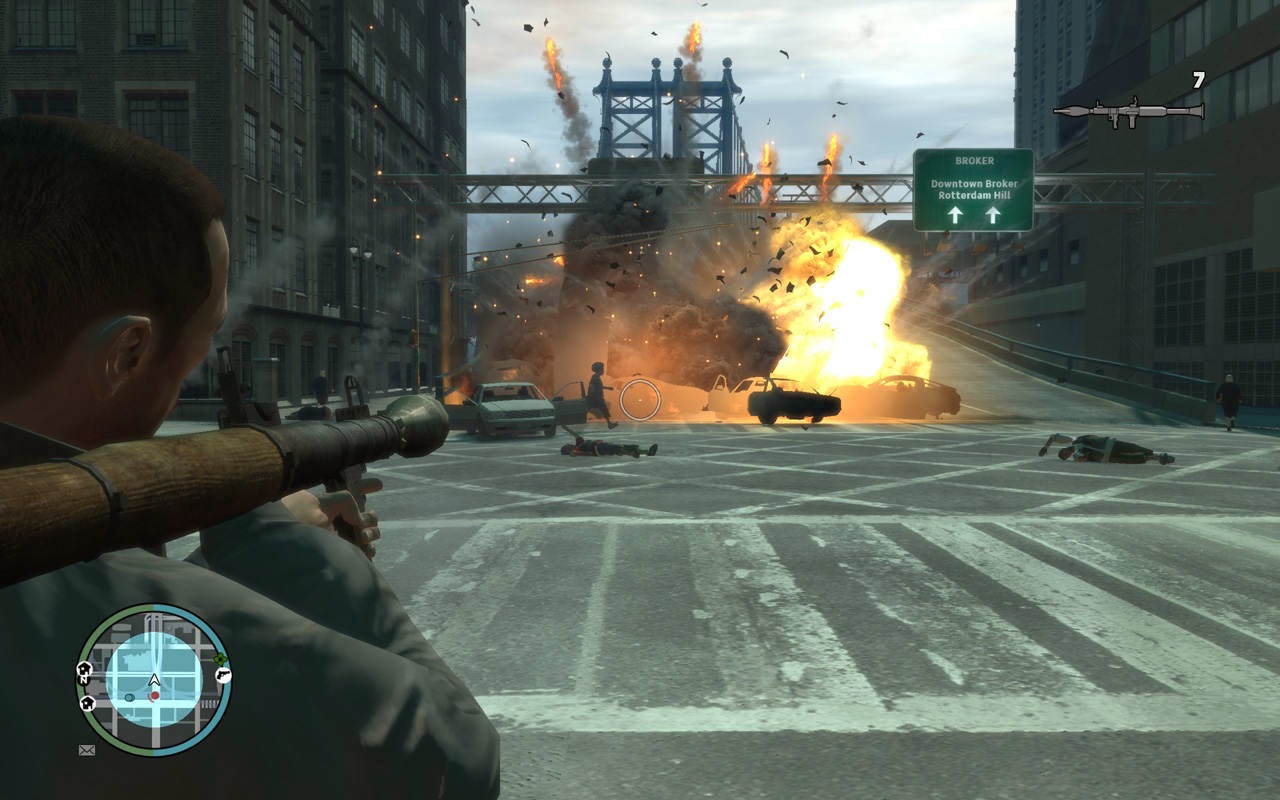1280x800 pixels.
Task: Click the ammo count 7 next to the RPG
Action: tap(1197, 77)
